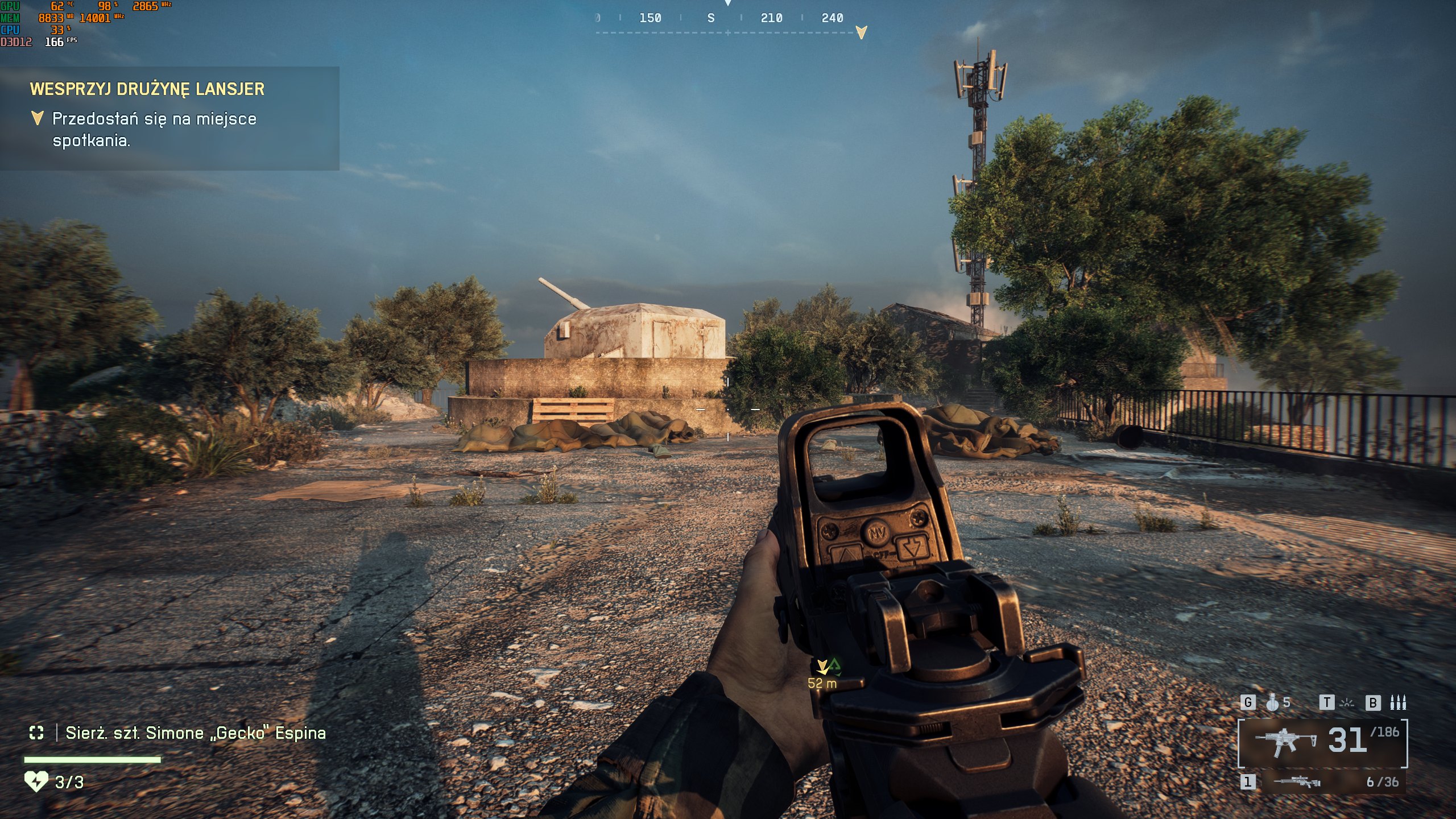Click the 52 m objective waypoint marker
1456x819 pixels.
pyautogui.click(x=822, y=667)
